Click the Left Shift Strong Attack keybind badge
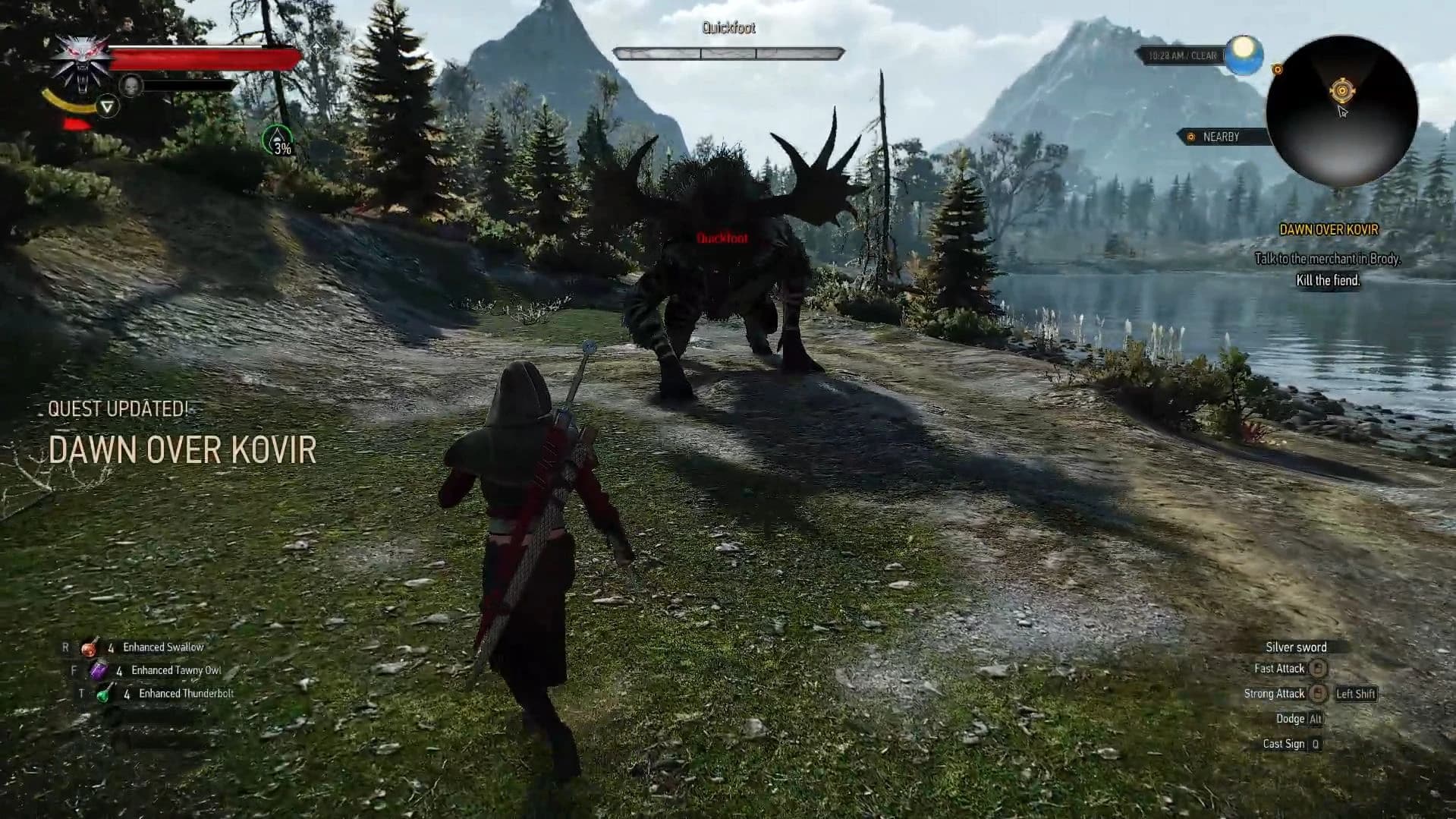 [x=1355, y=693]
